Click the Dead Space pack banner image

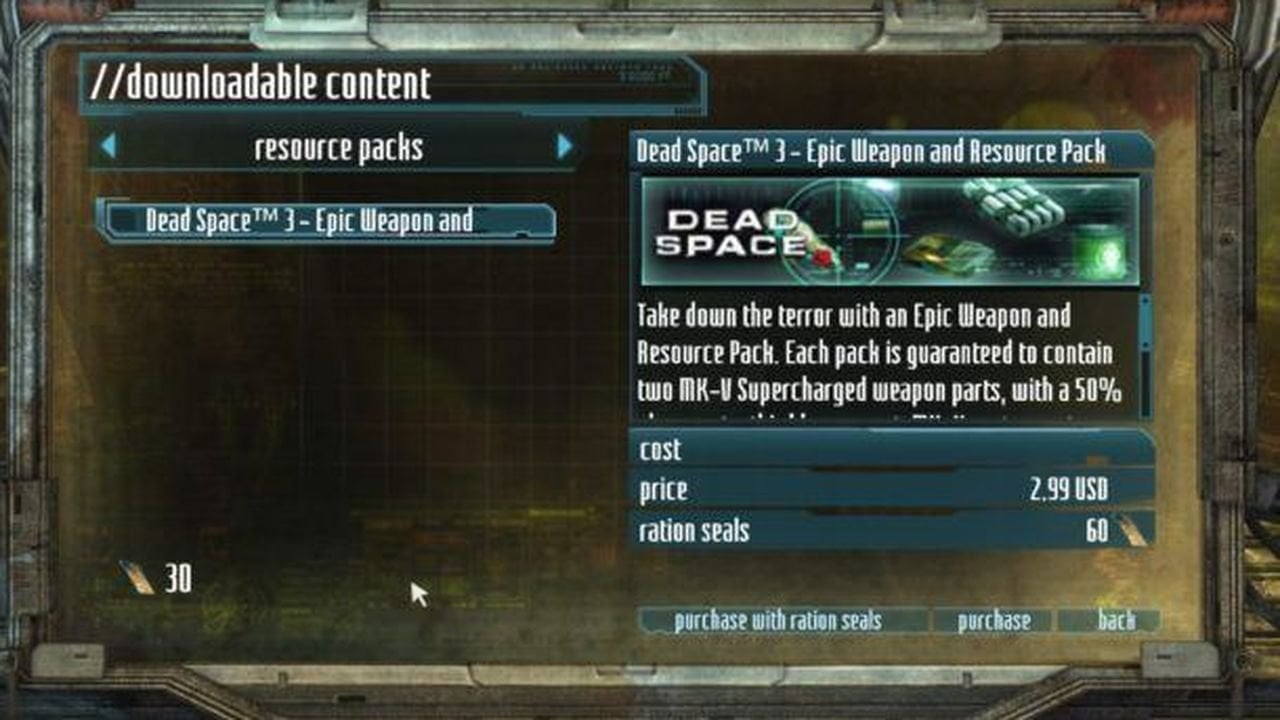click(890, 232)
